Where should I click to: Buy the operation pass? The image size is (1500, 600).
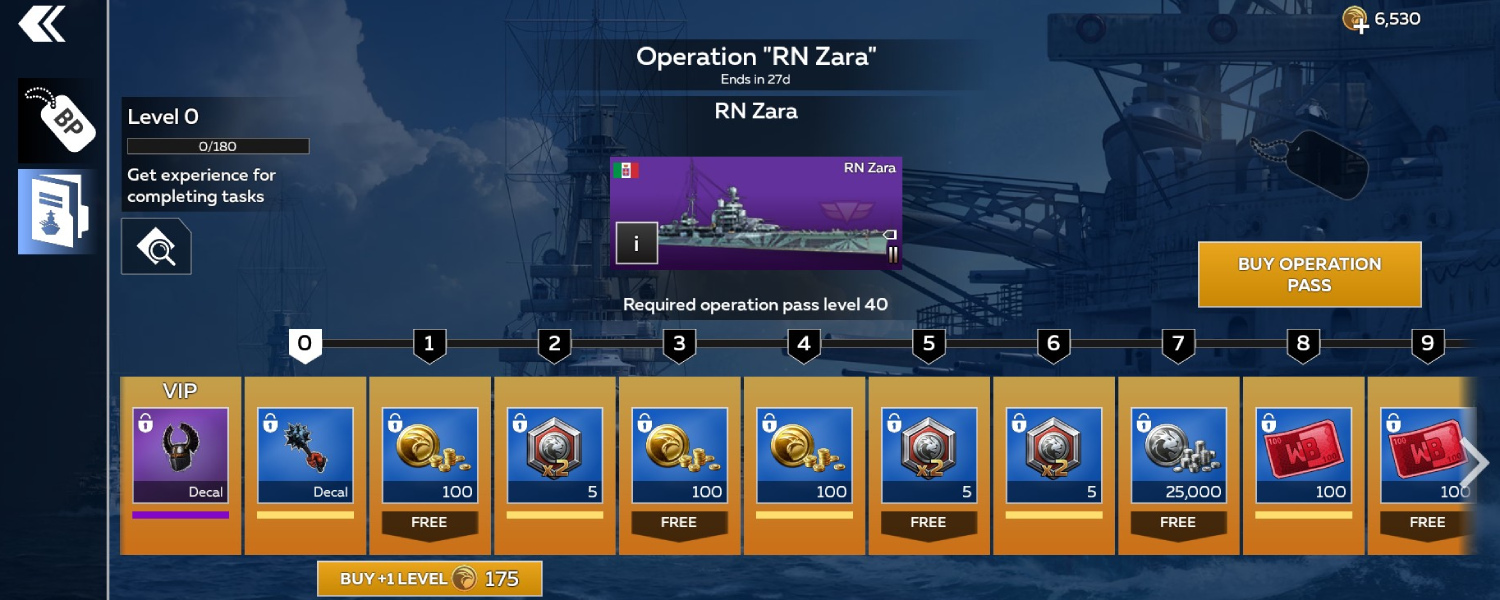click(1309, 274)
